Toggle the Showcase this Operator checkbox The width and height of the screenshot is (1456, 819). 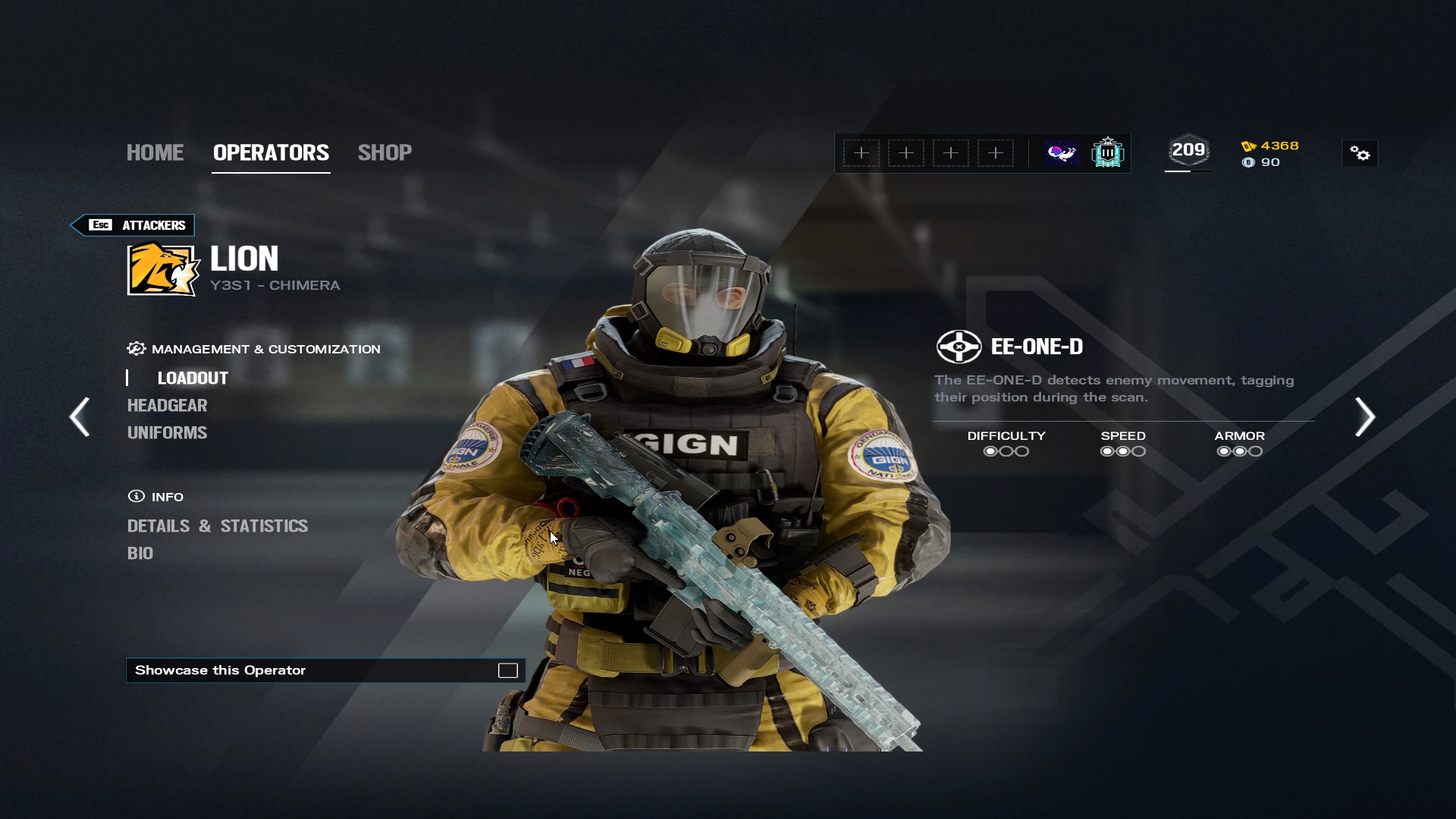pyautogui.click(x=507, y=670)
